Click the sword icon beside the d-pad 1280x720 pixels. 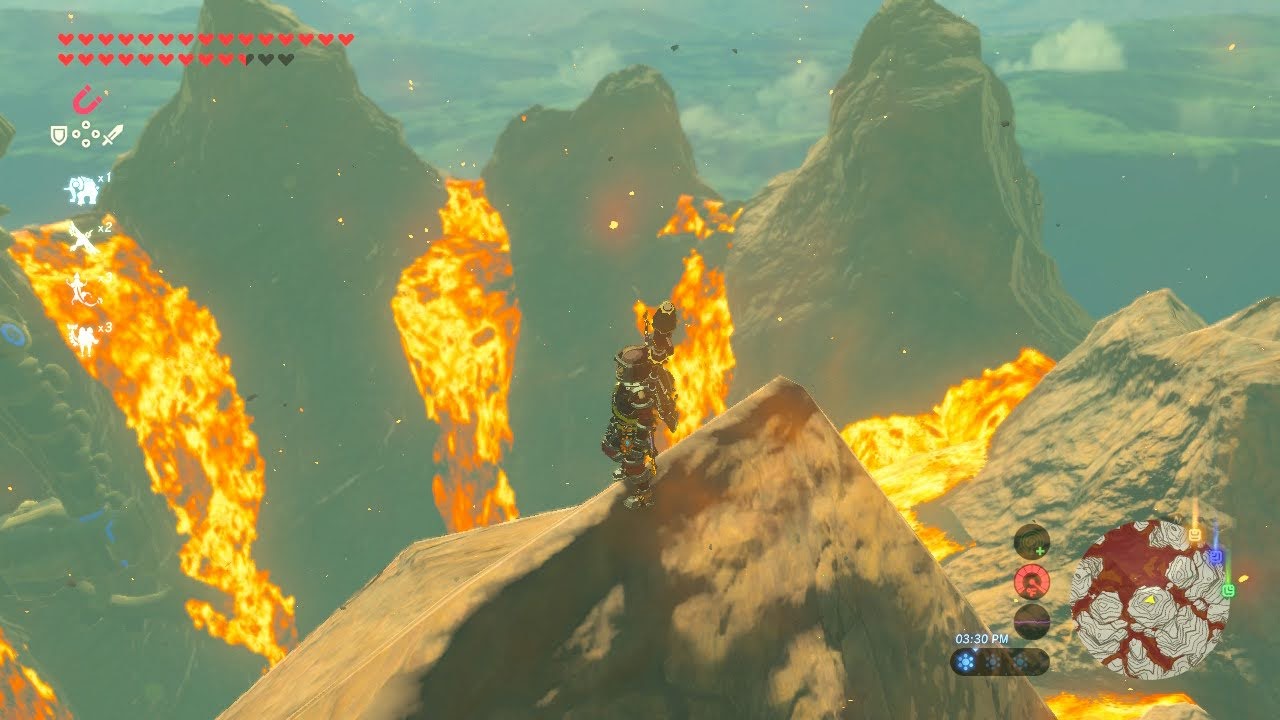(x=112, y=134)
